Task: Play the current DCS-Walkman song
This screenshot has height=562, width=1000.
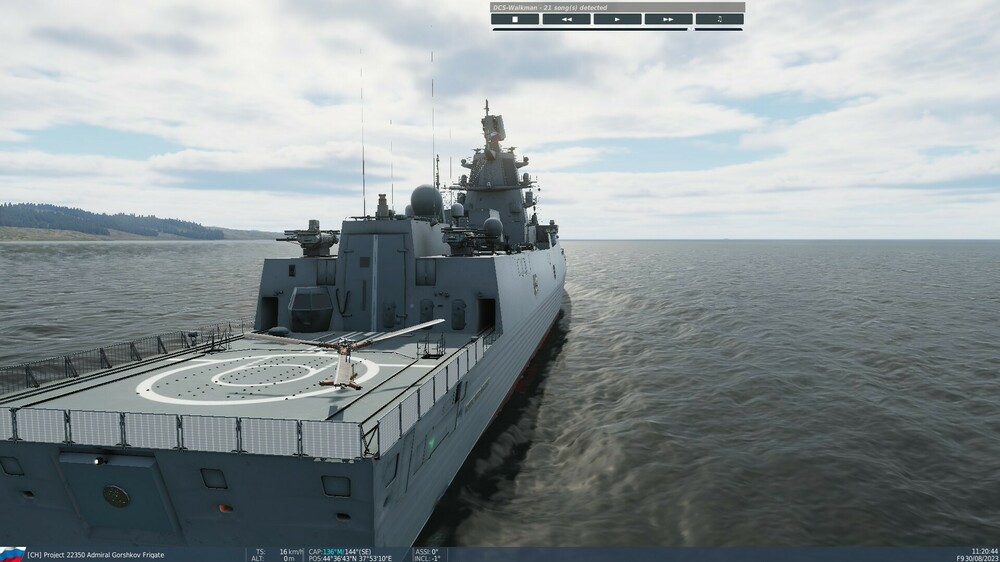Action: click(x=617, y=19)
